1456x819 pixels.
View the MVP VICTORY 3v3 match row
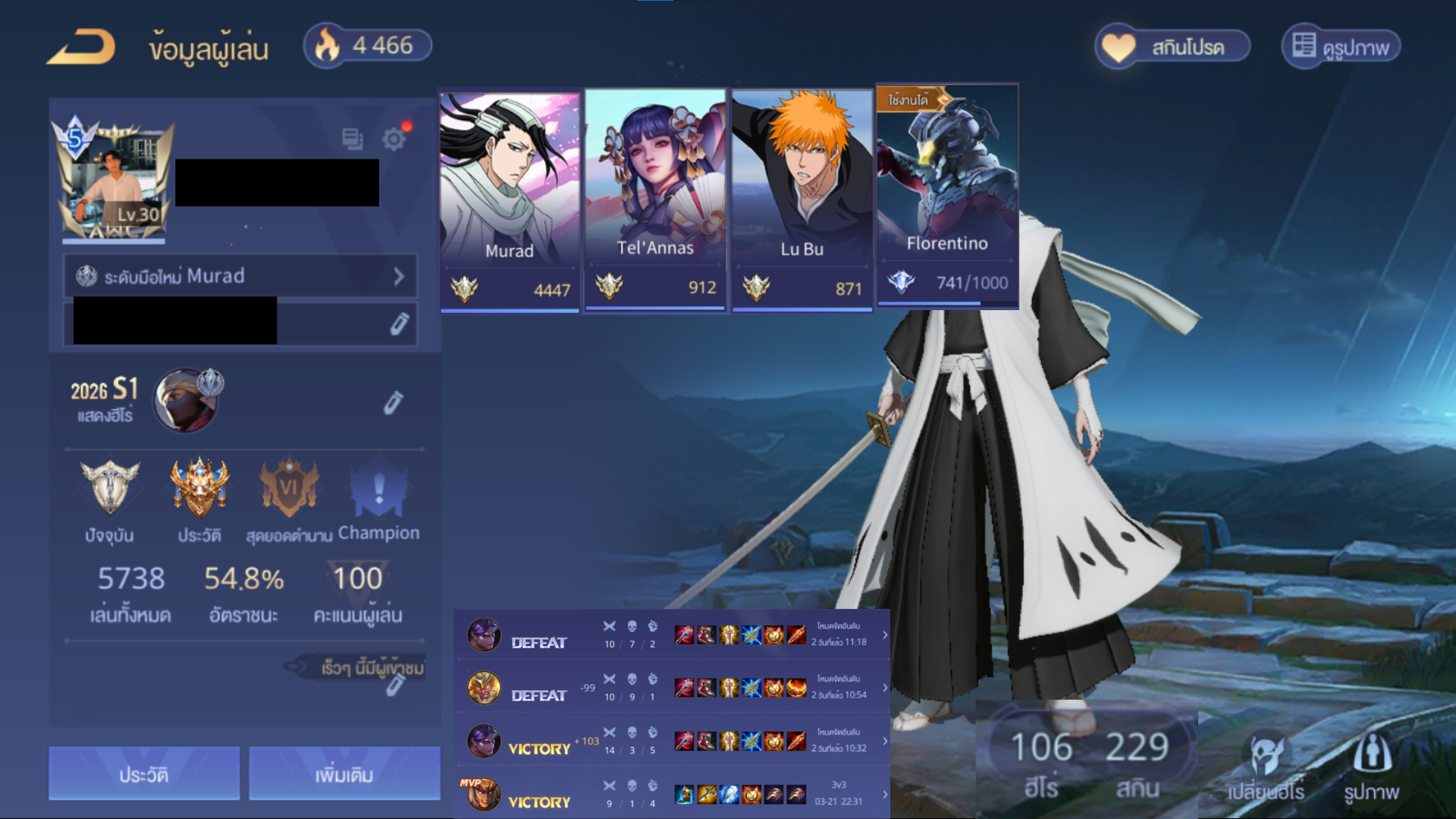click(x=671, y=794)
